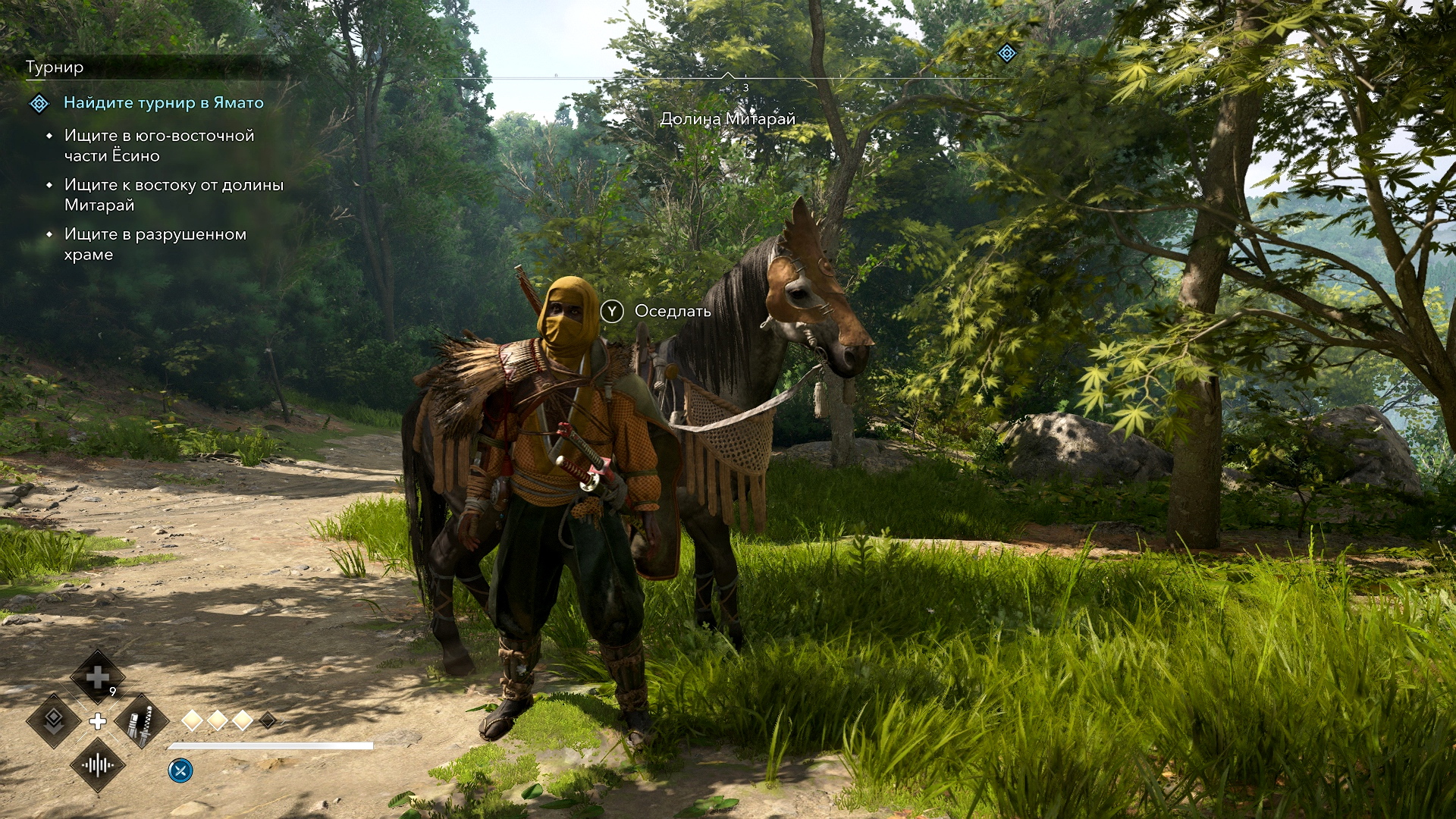
Task: Use the healing ration cross icon
Action: click(98, 676)
